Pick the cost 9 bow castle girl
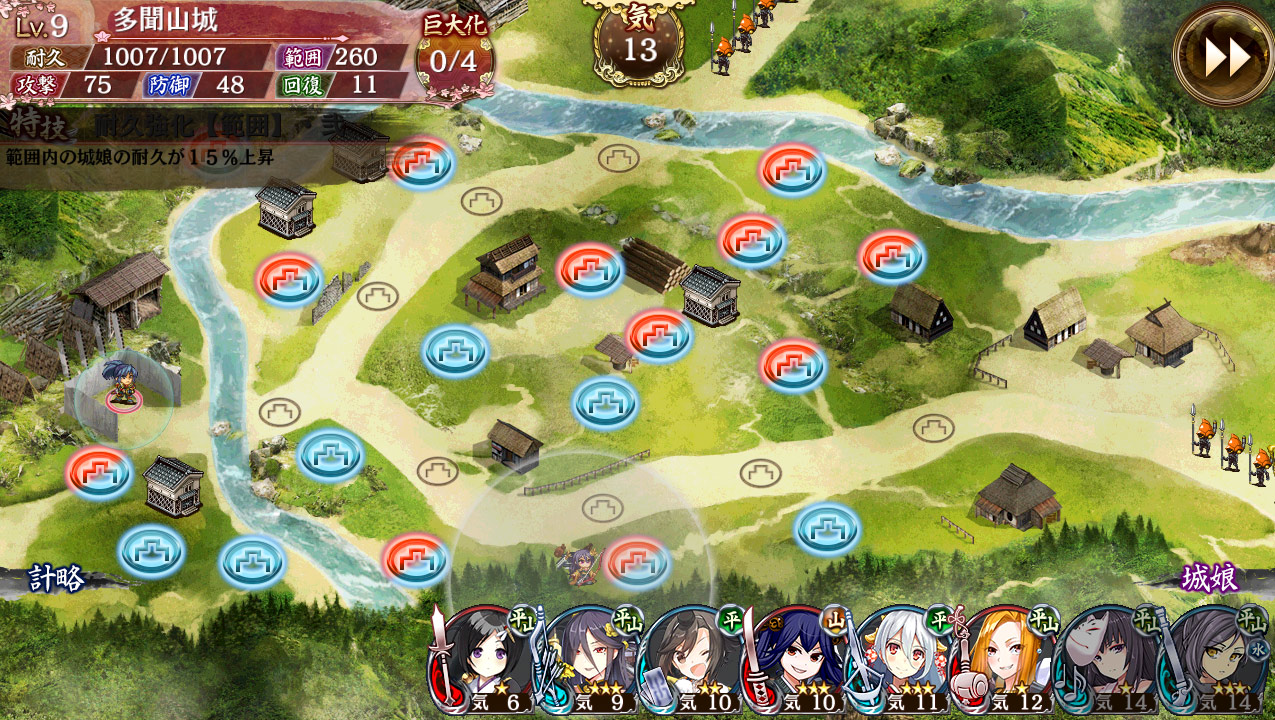Viewport: 1275px width, 720px height. pyautogui.click(x=588, y=660)
